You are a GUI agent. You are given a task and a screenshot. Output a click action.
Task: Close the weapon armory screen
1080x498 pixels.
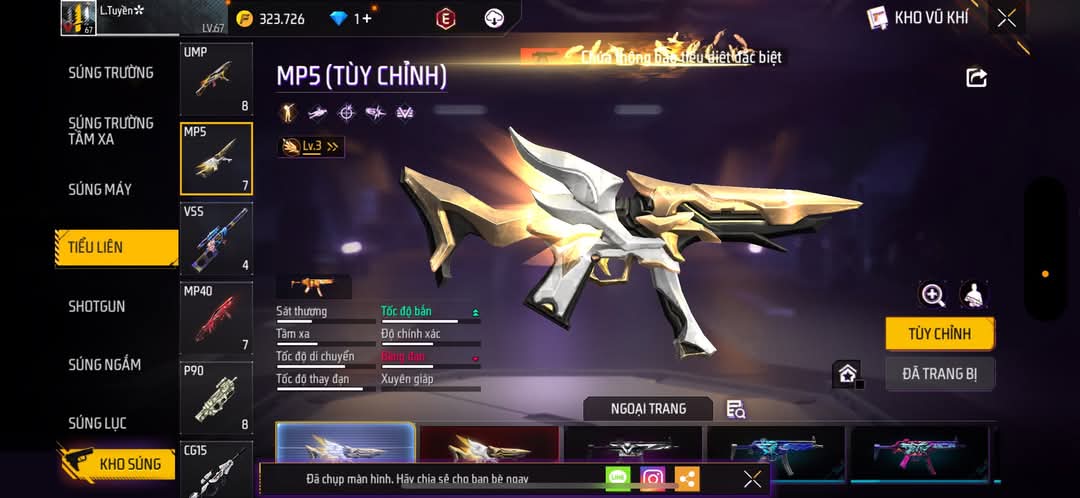pos(1007,18)
